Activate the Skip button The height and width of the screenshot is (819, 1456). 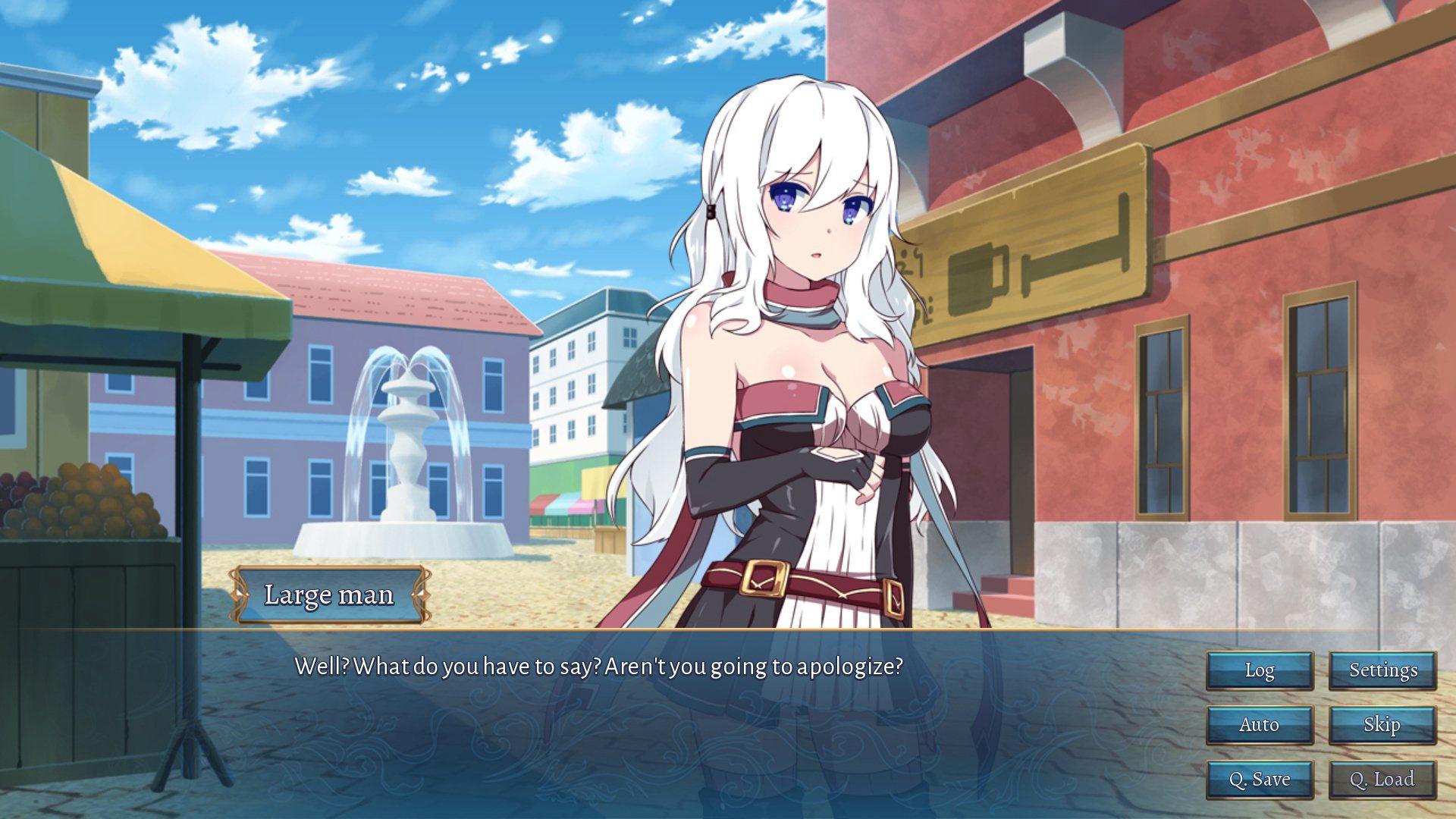coord(1382,725)
